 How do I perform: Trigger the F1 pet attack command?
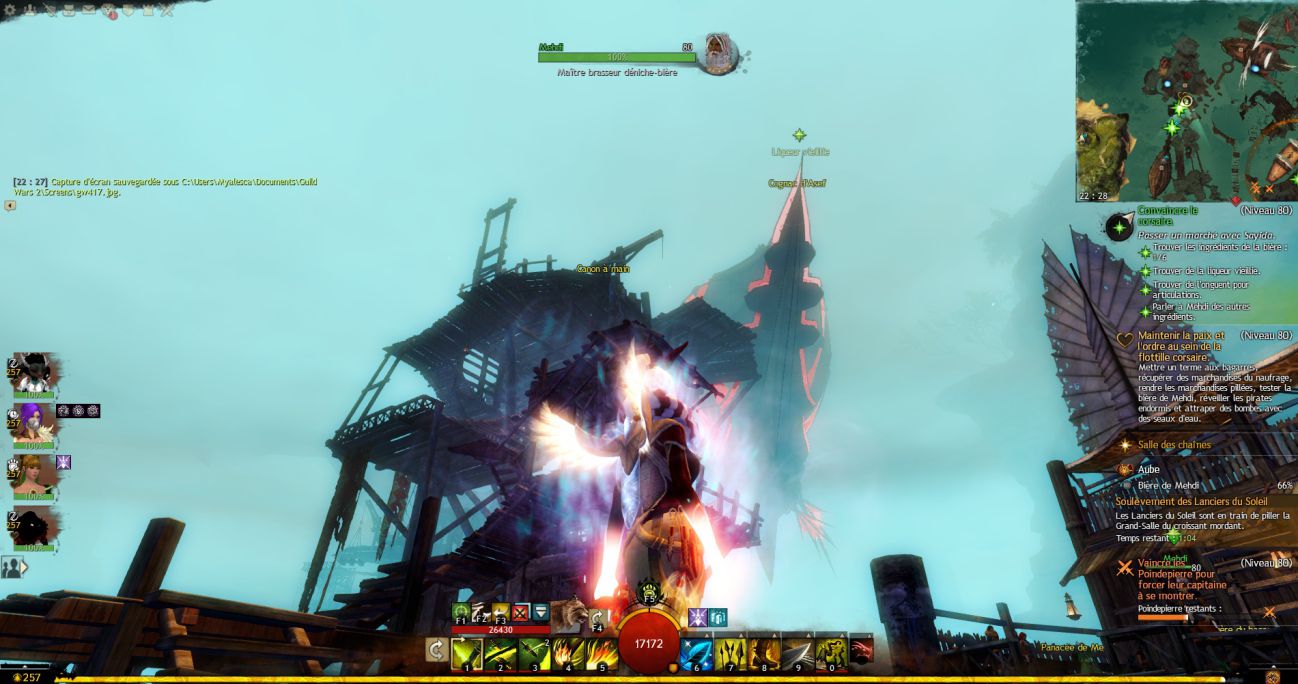461,612
